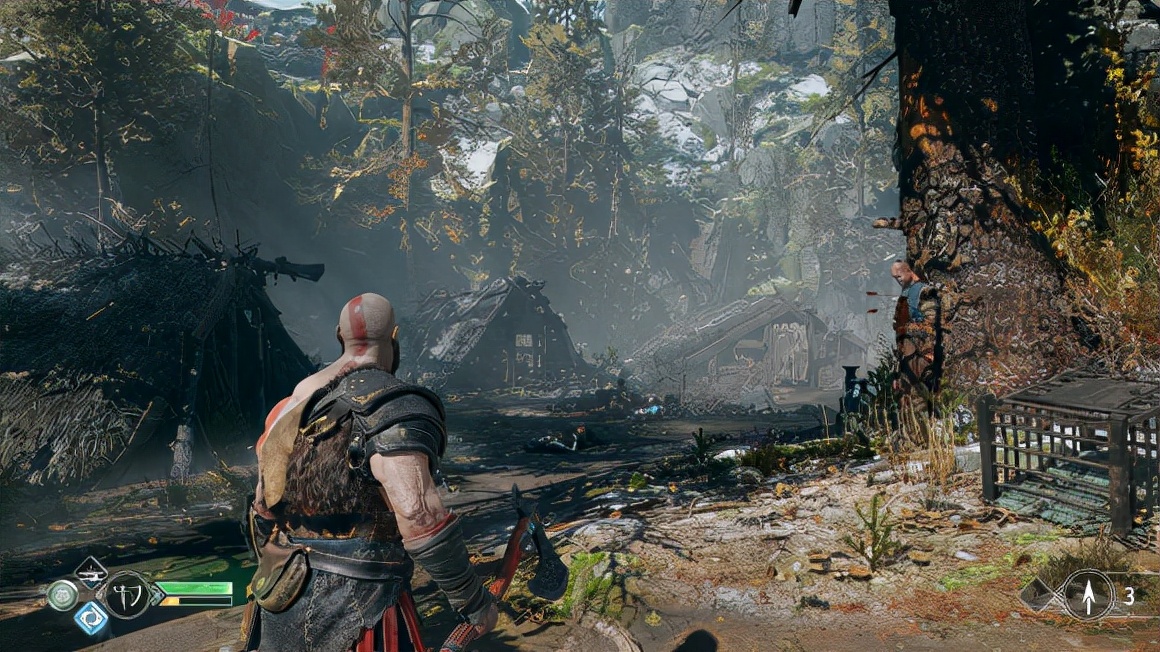Select the Leviathan Axe weapon icon
The width and height of the screenshot is (1160, 652).
click(127, 595)
